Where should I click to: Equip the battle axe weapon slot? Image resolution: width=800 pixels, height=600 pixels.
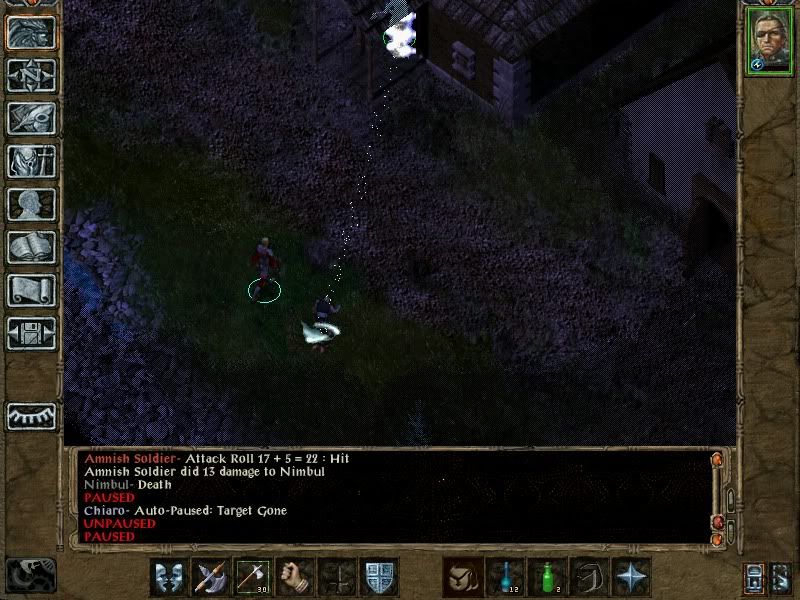point(210,577)
